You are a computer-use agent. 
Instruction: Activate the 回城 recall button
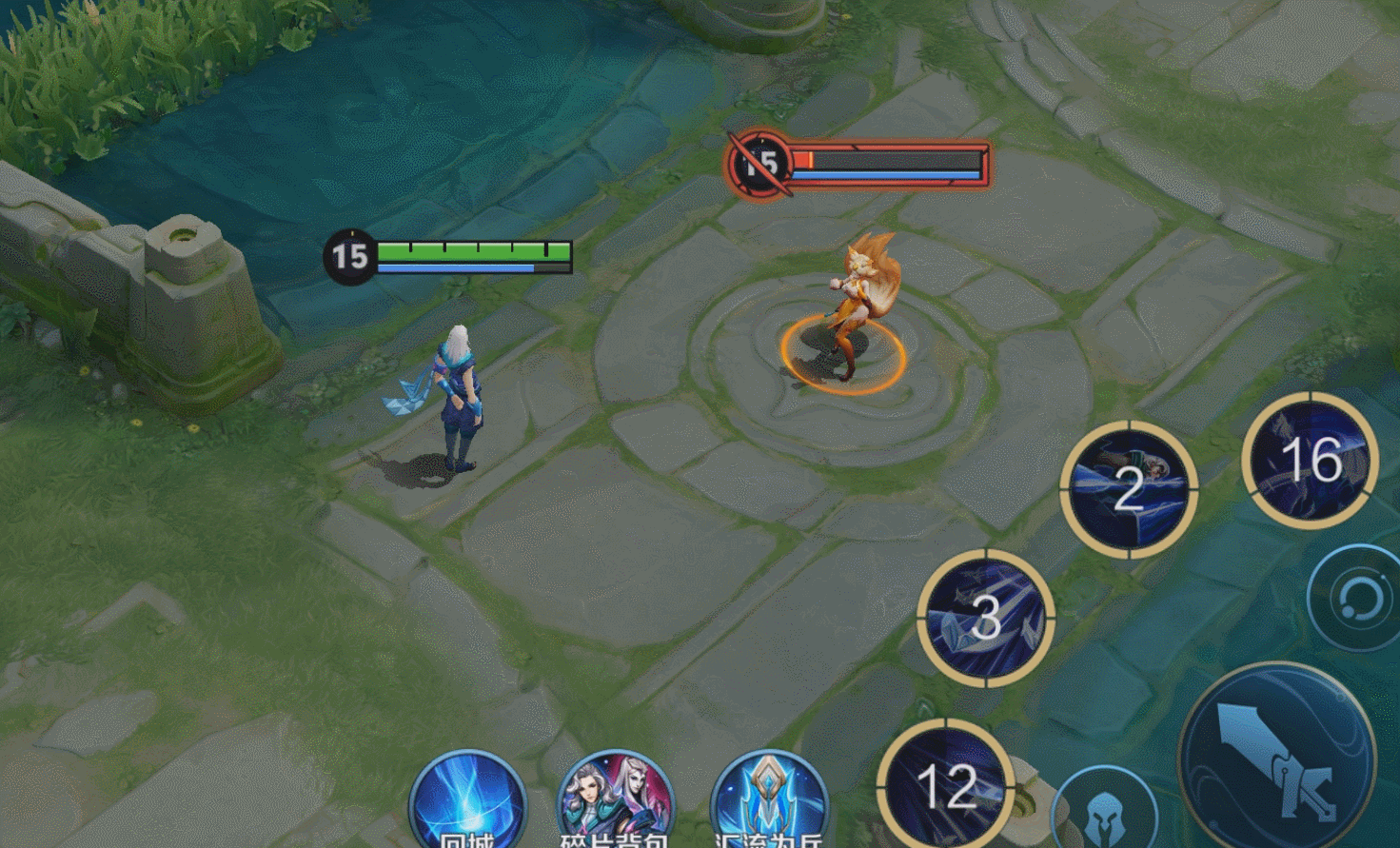467,804
